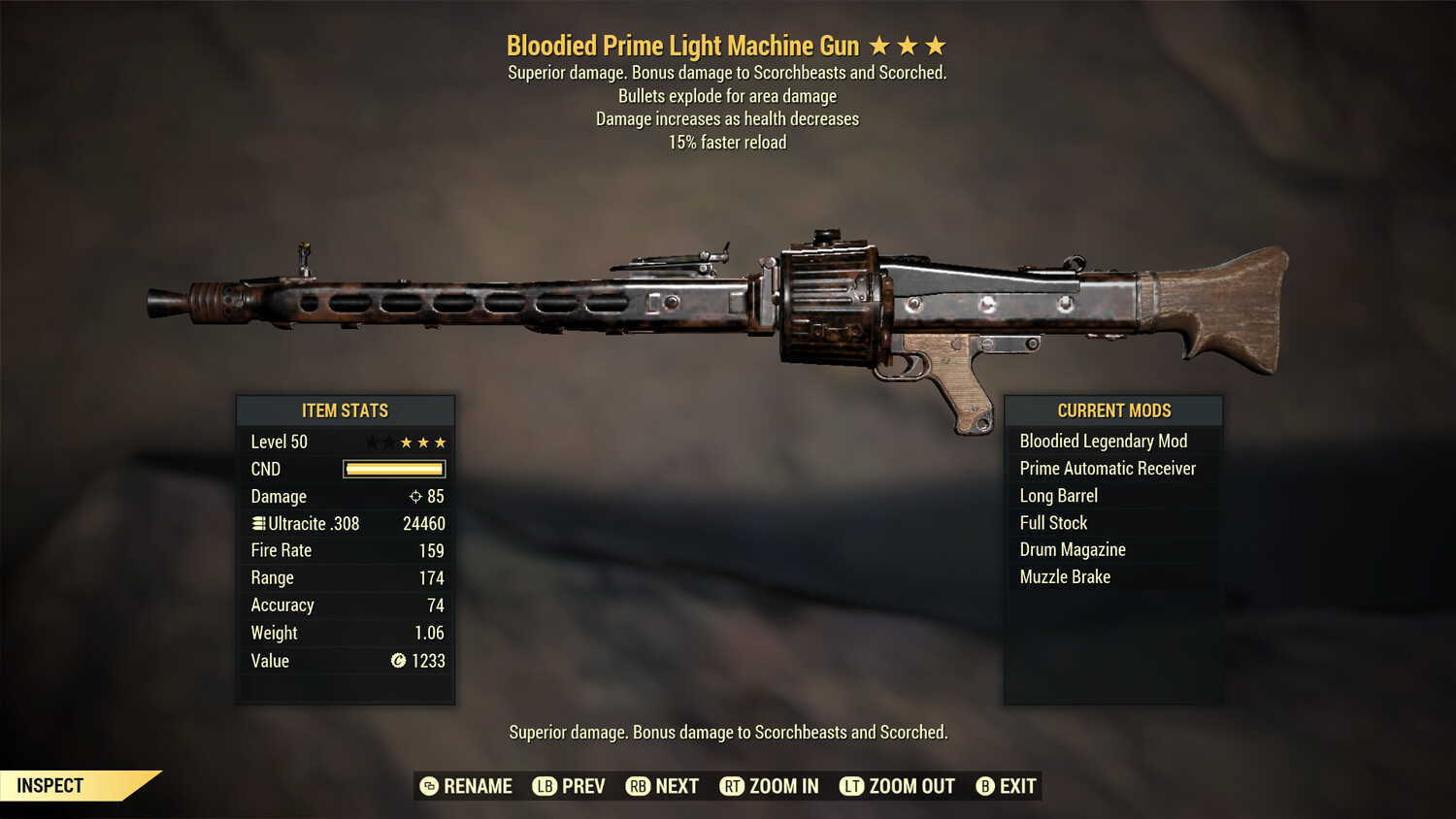
Task: Click the LB button icon beside PREV
Action: tap(546, 786)
